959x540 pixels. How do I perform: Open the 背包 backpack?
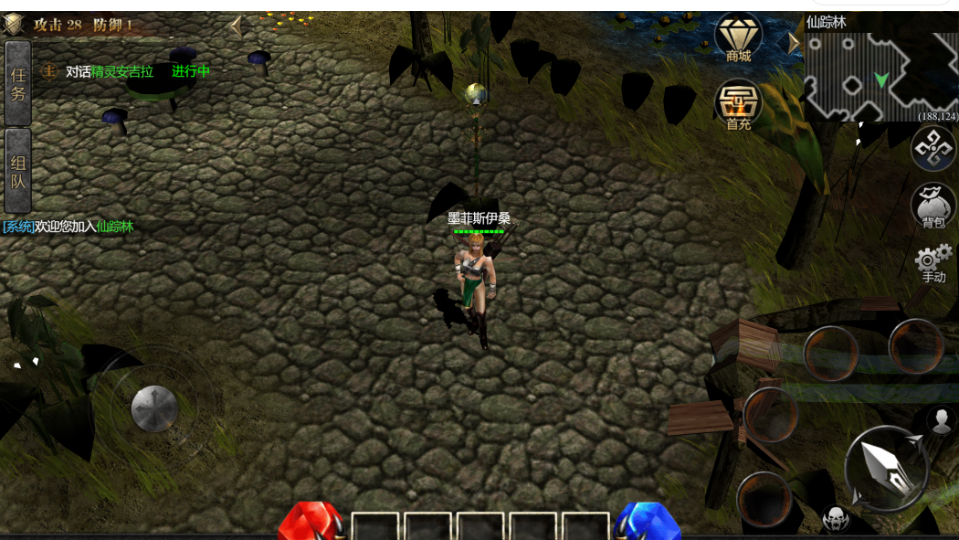click(933, 207)
